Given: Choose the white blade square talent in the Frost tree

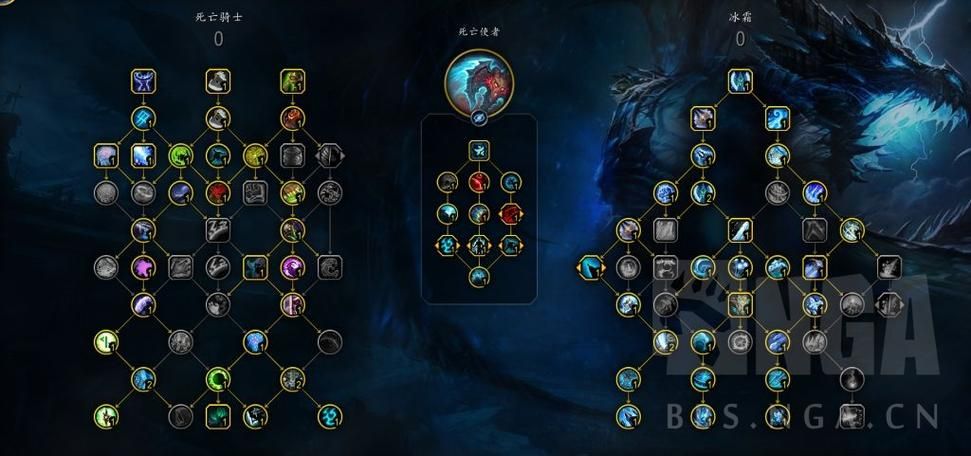Looking at the screenshot, I should tap(739, 230).
